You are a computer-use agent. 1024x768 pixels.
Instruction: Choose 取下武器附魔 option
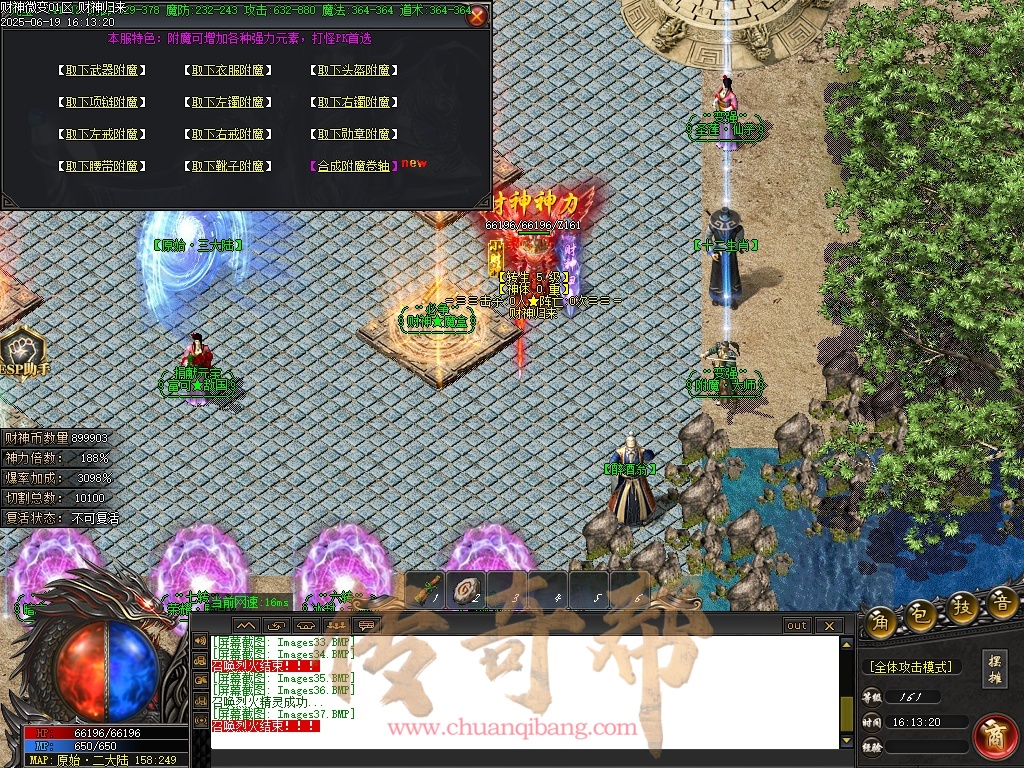(102, 70)
